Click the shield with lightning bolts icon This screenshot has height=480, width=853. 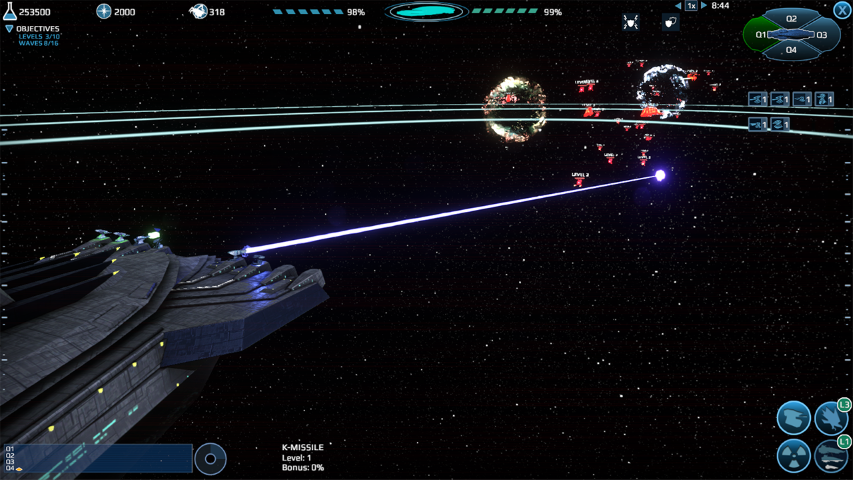tap(630, 22)
